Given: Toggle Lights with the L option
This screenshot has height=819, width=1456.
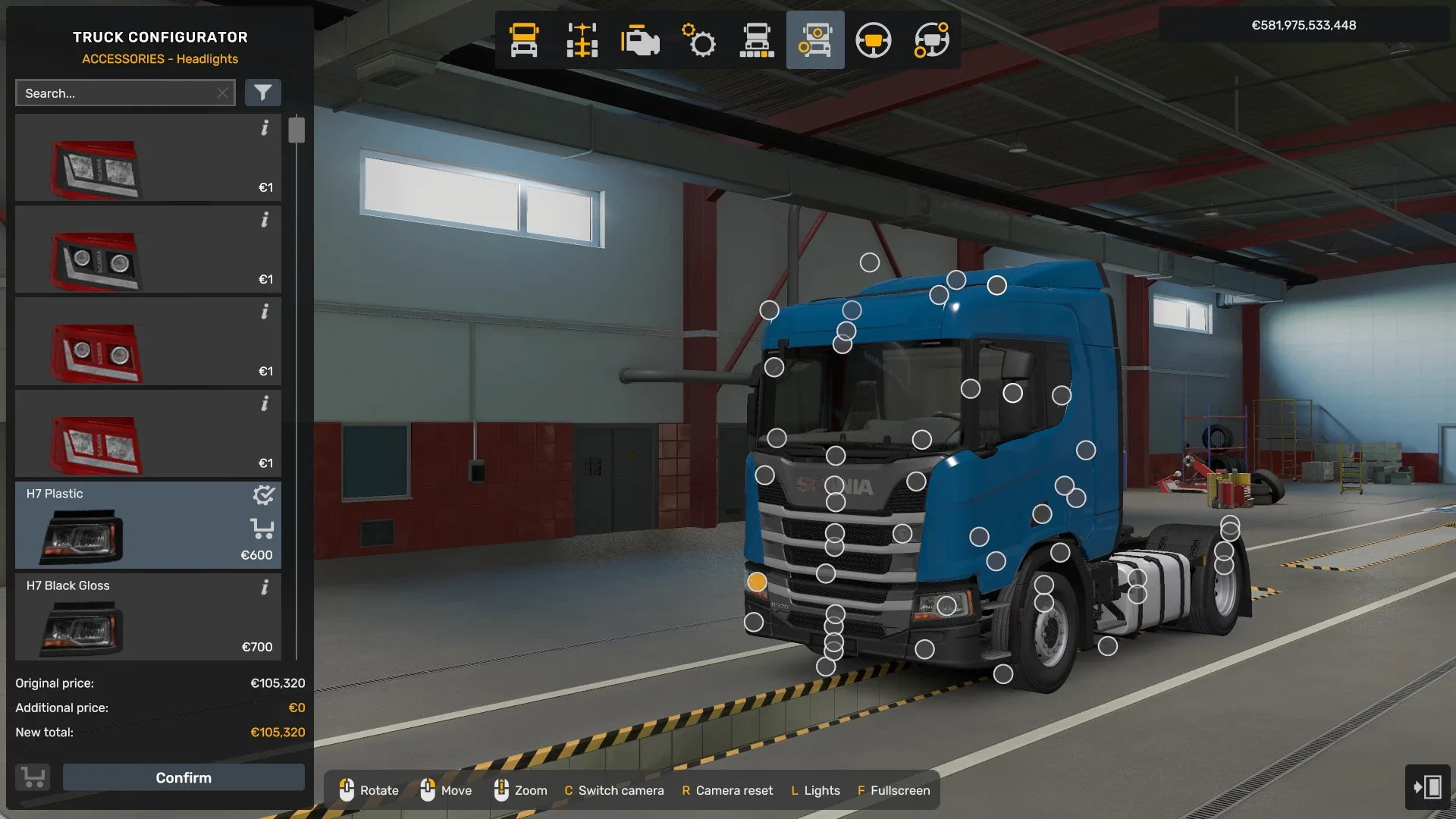Looking at the screenshot, I should (815, 790).
